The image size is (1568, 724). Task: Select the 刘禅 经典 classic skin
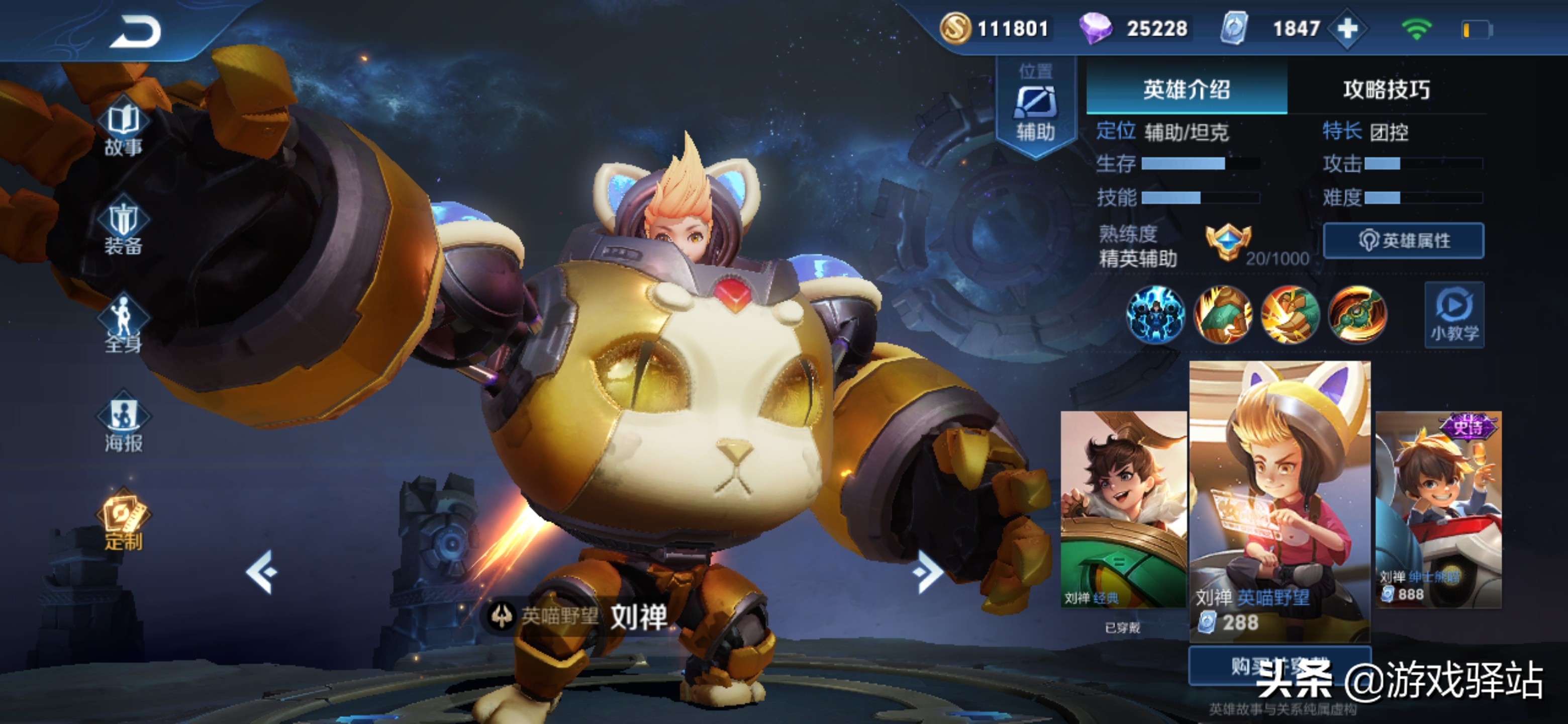1123,508
